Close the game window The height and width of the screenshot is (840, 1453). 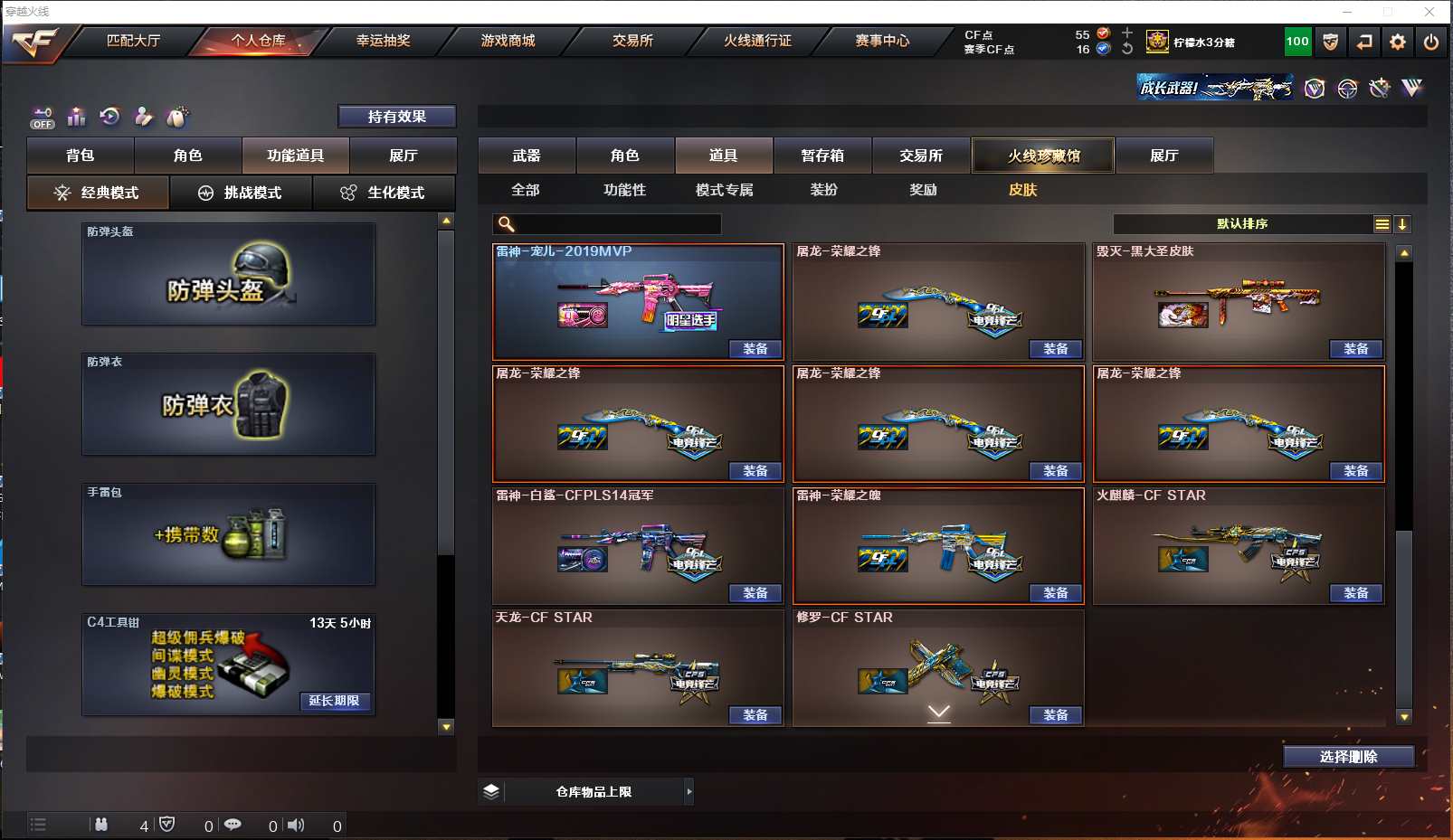tap(1429, 12)
